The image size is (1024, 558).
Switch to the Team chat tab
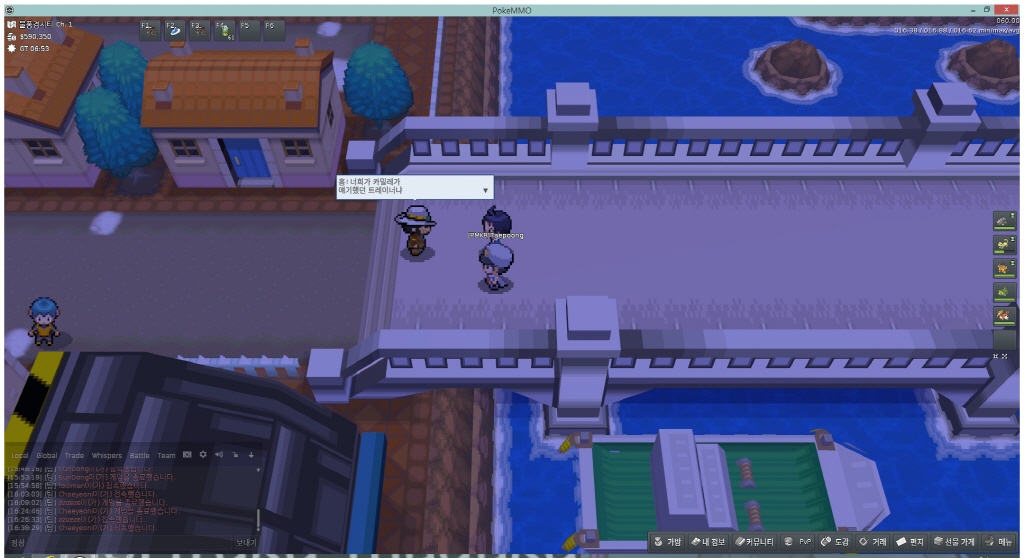pos(166,455)
